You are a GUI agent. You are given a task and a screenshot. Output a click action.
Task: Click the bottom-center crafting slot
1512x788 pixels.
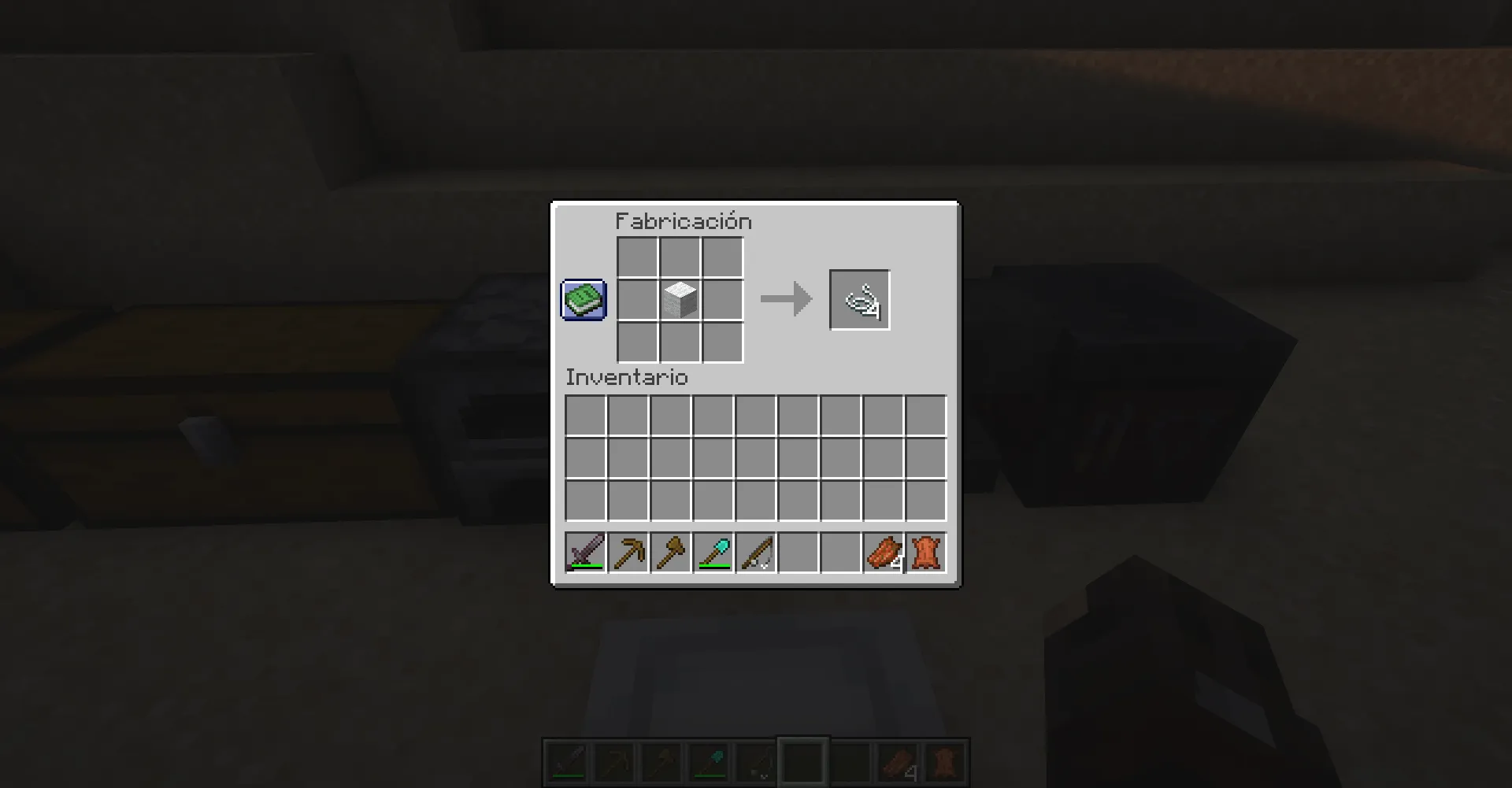[679, 342]
